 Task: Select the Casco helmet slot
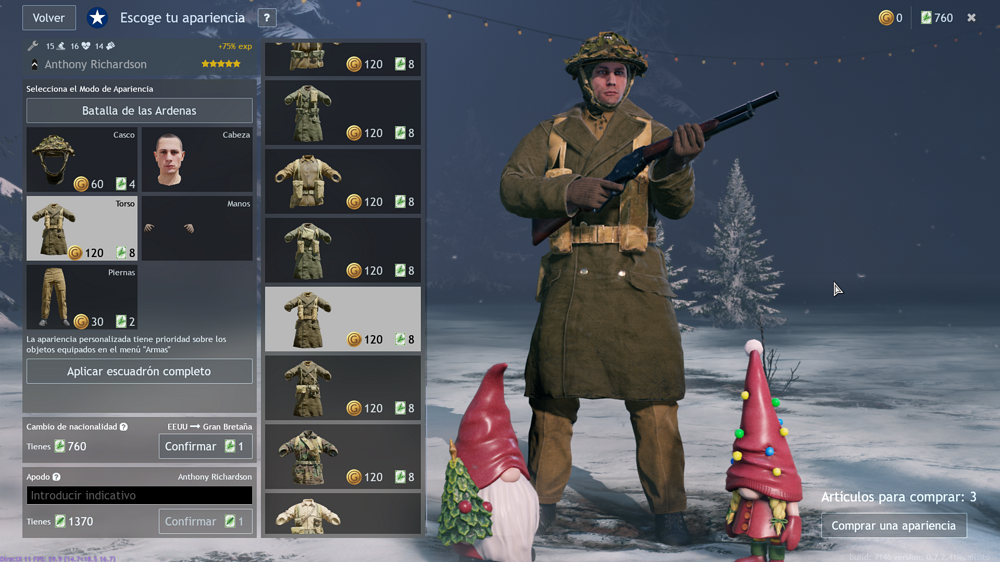[x=82, y=160]
